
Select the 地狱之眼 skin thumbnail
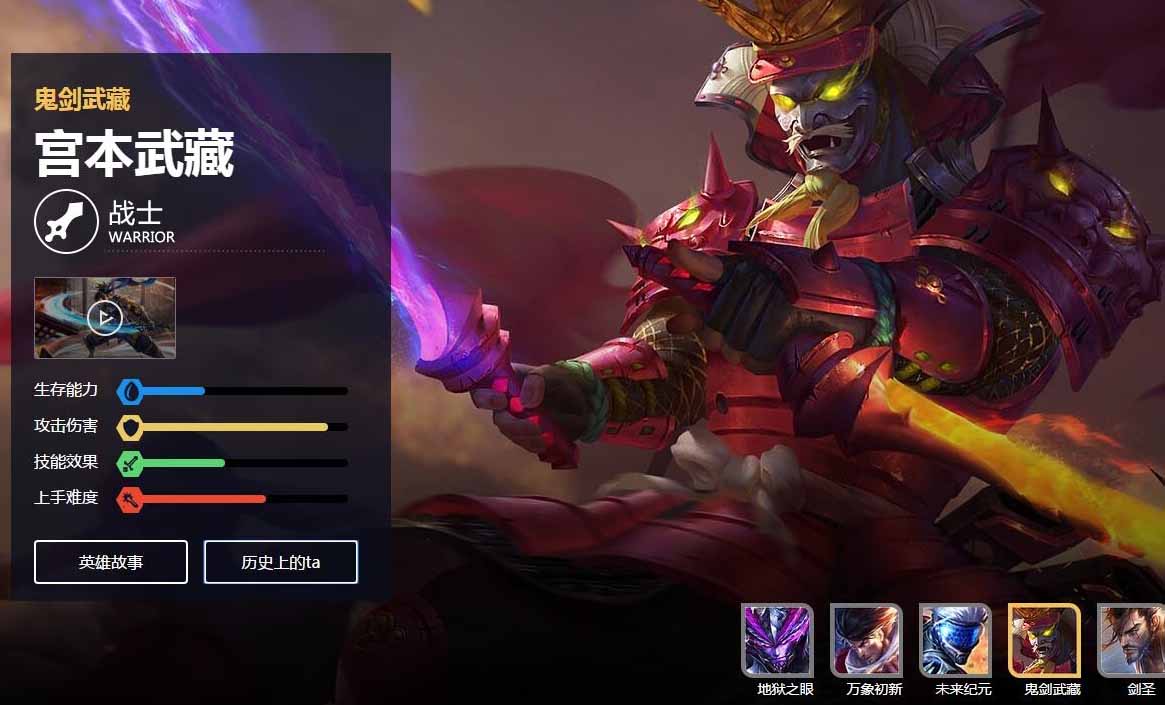[x=778, y=640]
